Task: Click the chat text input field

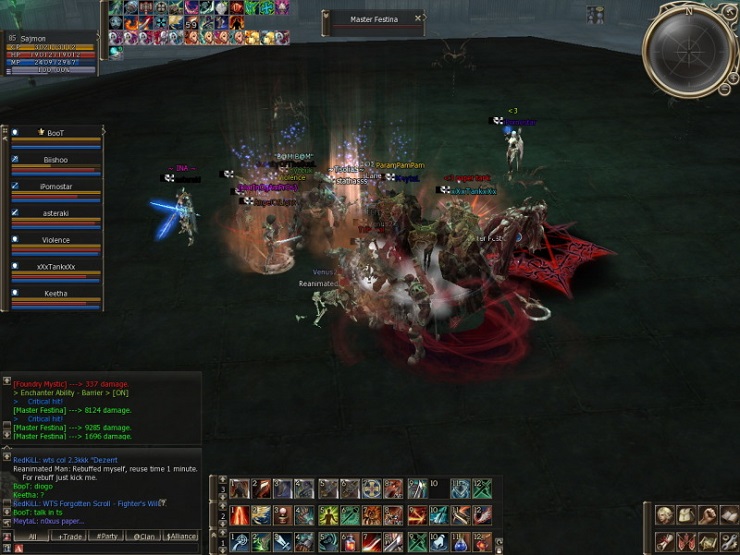Action: 100,548
